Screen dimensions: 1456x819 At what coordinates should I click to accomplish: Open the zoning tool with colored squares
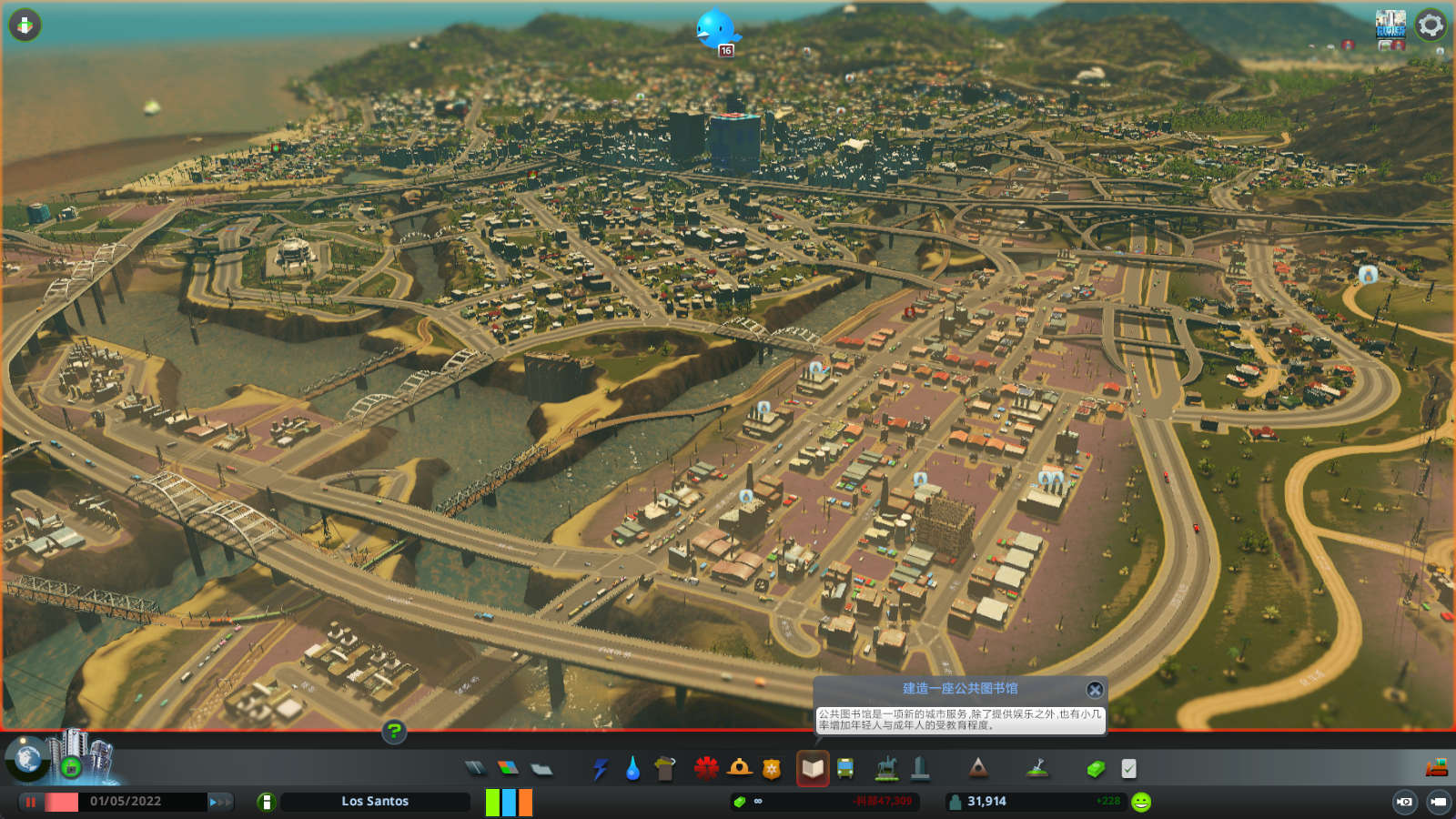click(508, 769)
